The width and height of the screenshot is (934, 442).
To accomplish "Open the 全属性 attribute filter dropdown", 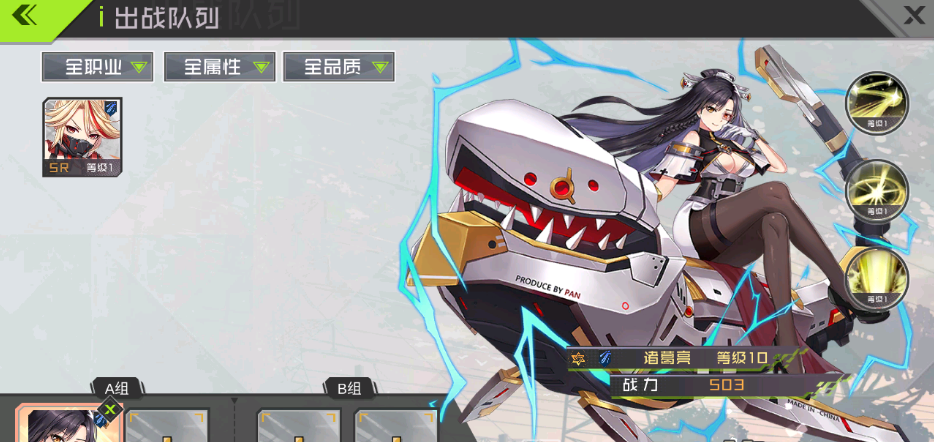I will click(218, 67).
